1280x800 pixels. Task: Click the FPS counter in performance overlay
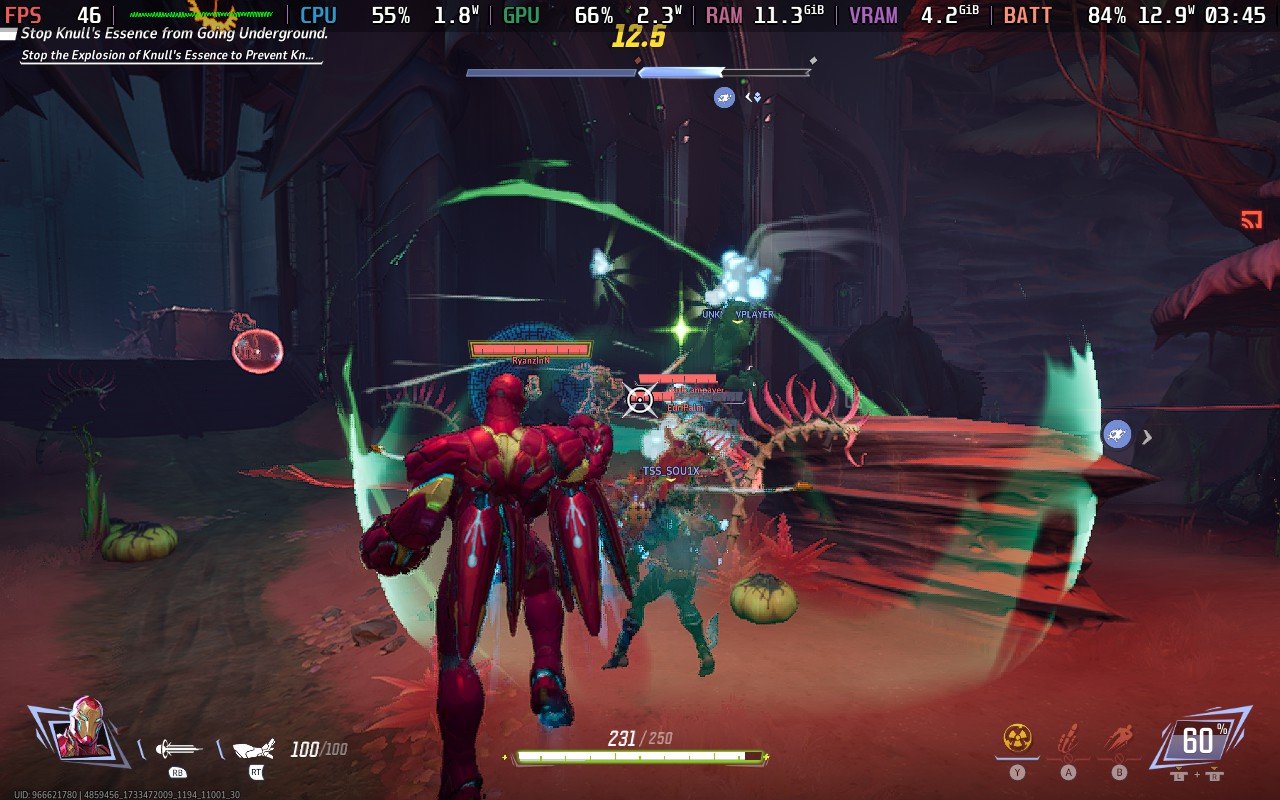52,15
